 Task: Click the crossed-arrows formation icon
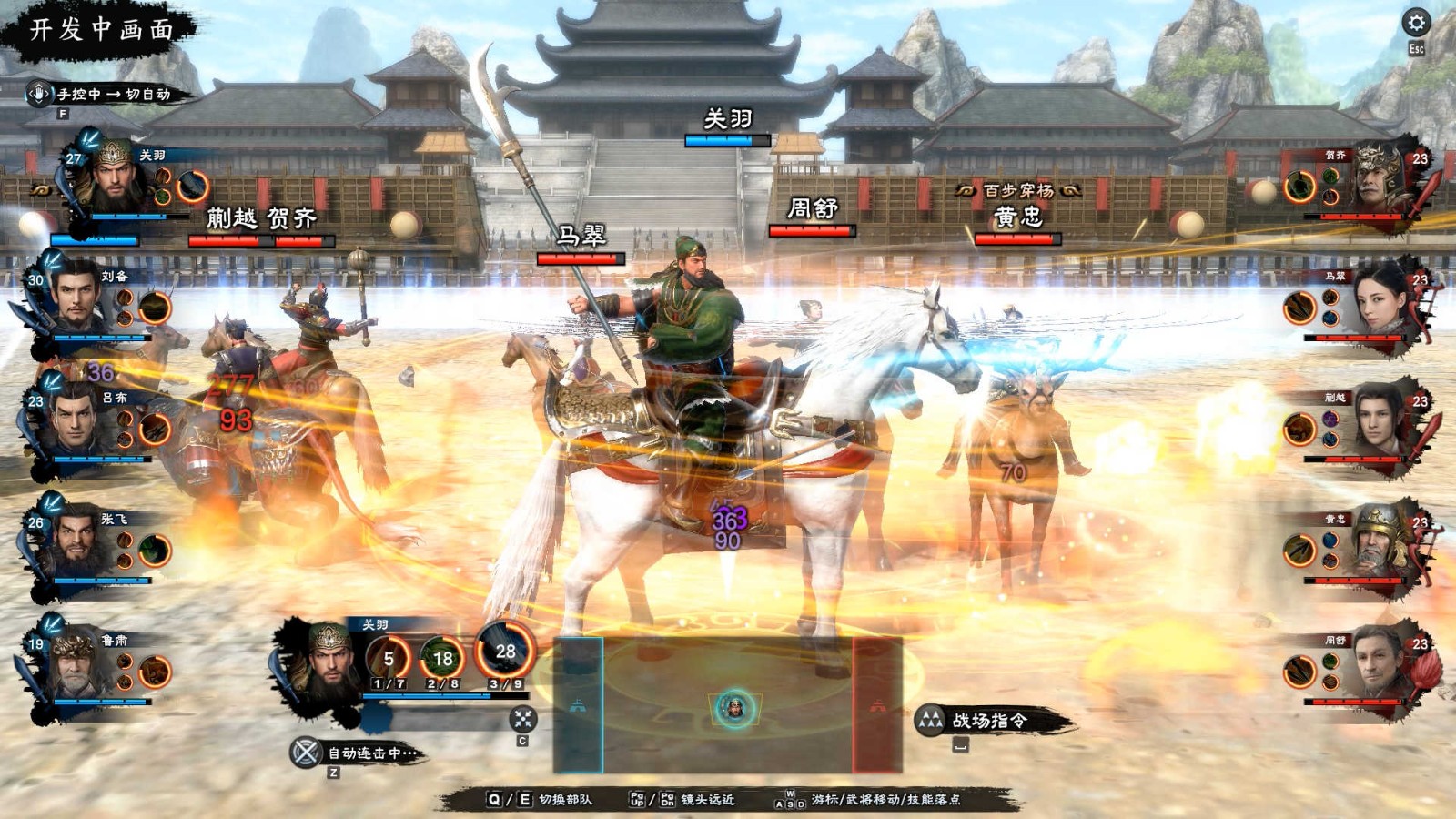pos(522,719)
